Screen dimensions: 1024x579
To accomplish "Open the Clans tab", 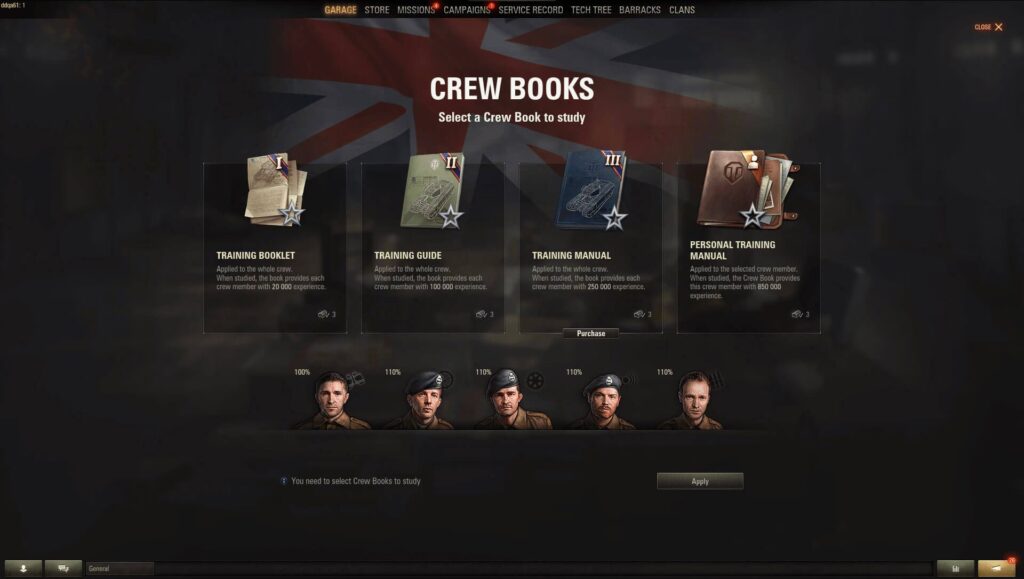I will (682, 10).
